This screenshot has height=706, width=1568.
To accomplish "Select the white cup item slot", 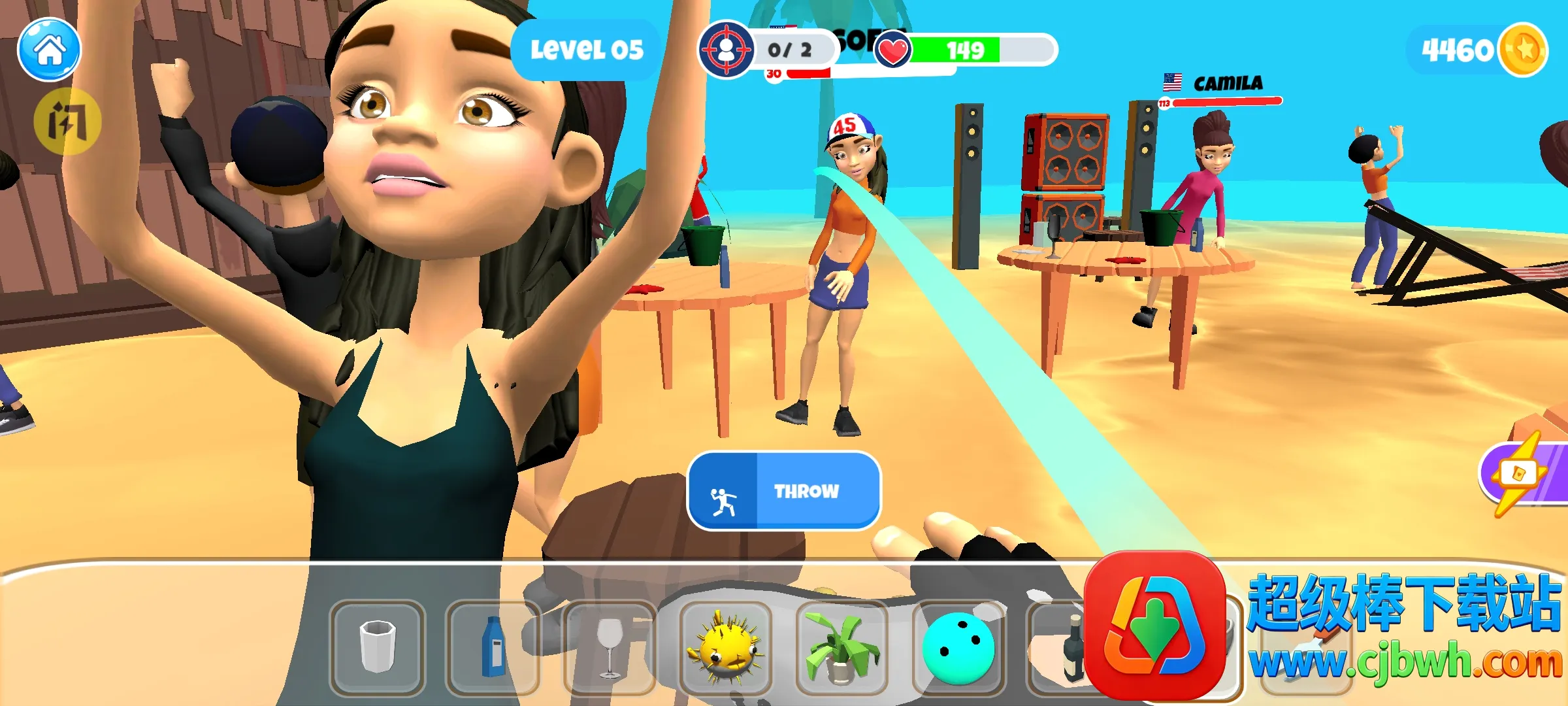I will (x=378, y=647).
